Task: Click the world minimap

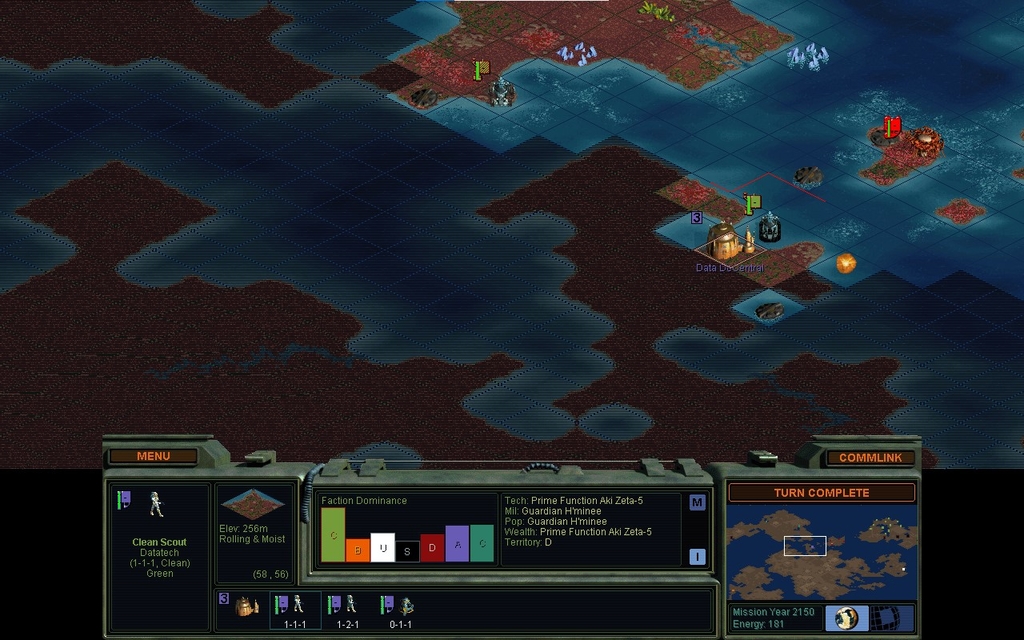Action: click(x=821, y=551)
